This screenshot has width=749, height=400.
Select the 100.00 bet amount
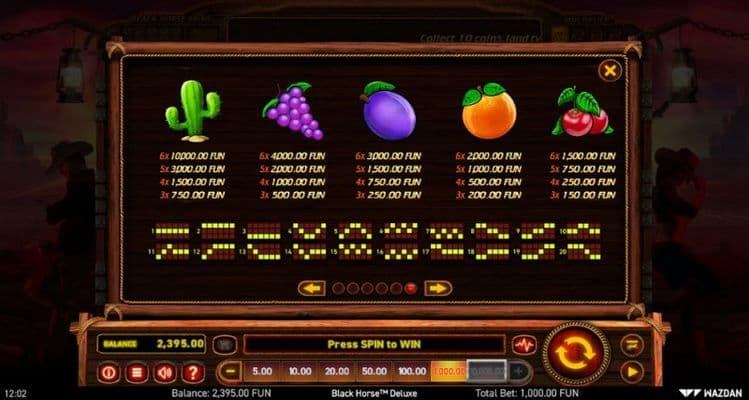(x=409, y=371)
